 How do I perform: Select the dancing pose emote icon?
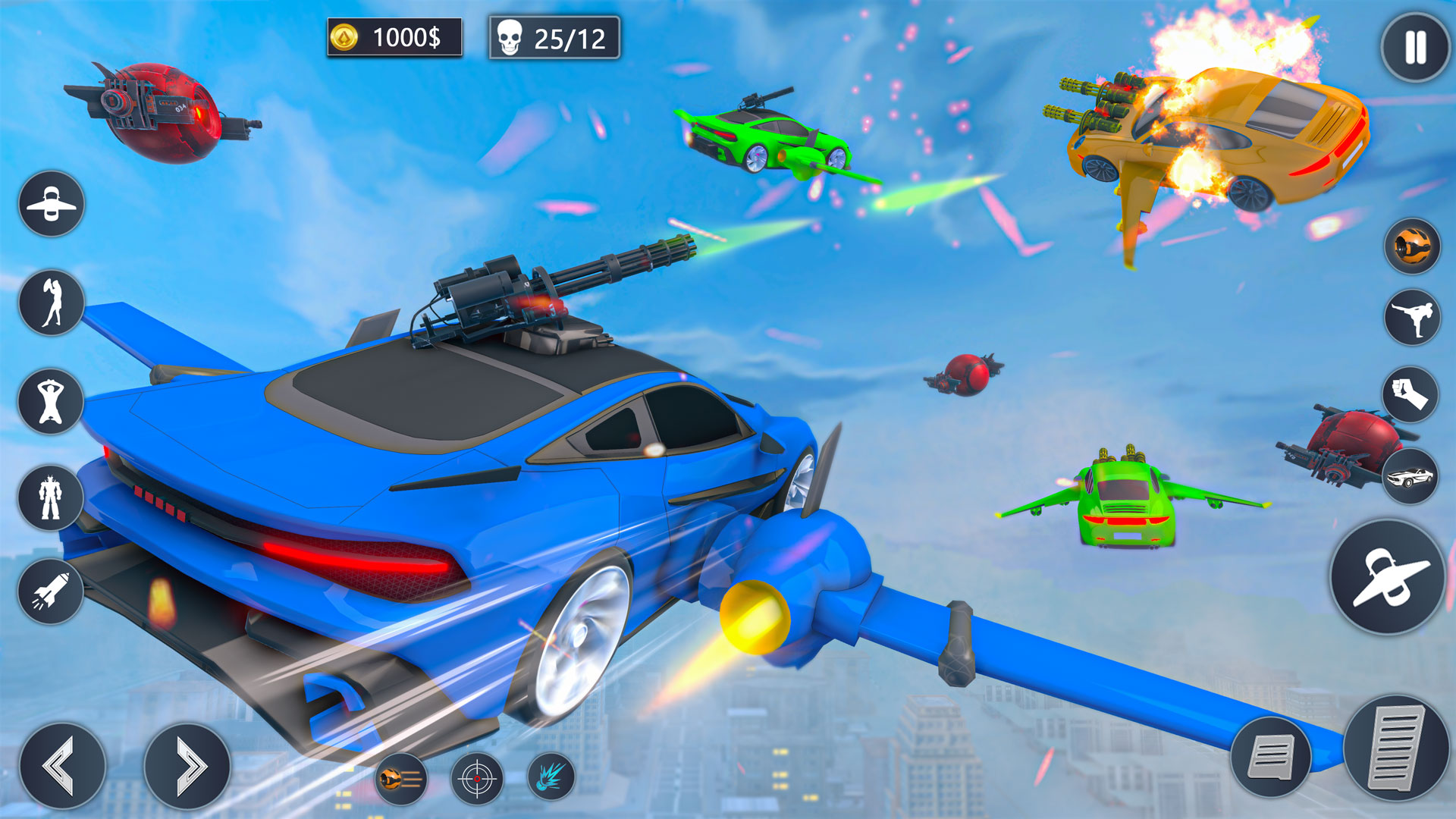pyautogui.click(x=50, y=303)
